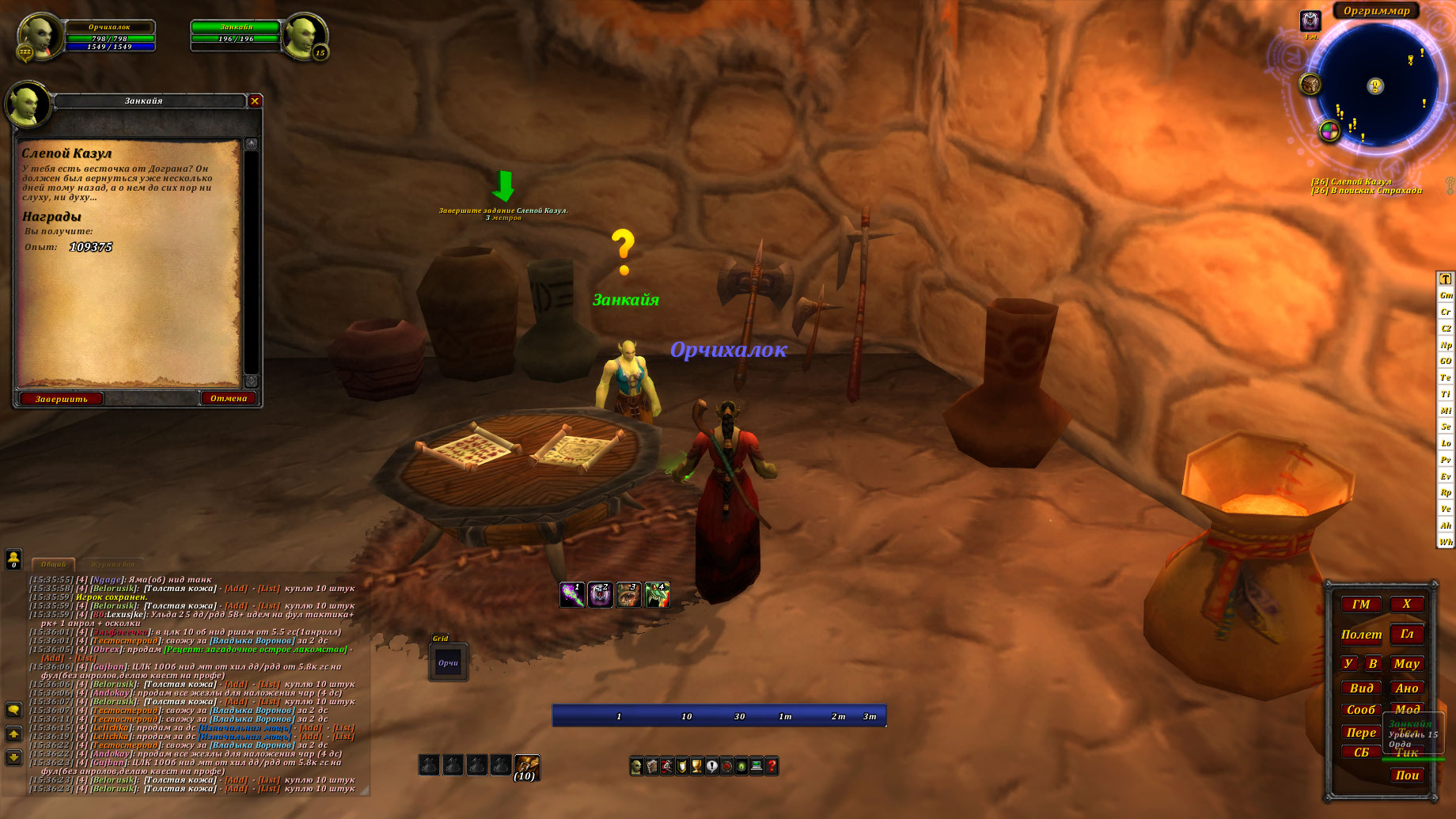Switch to the Общий chat tab
The width and height of the screenshot is (1456, 819).
(x=53, y=564)
